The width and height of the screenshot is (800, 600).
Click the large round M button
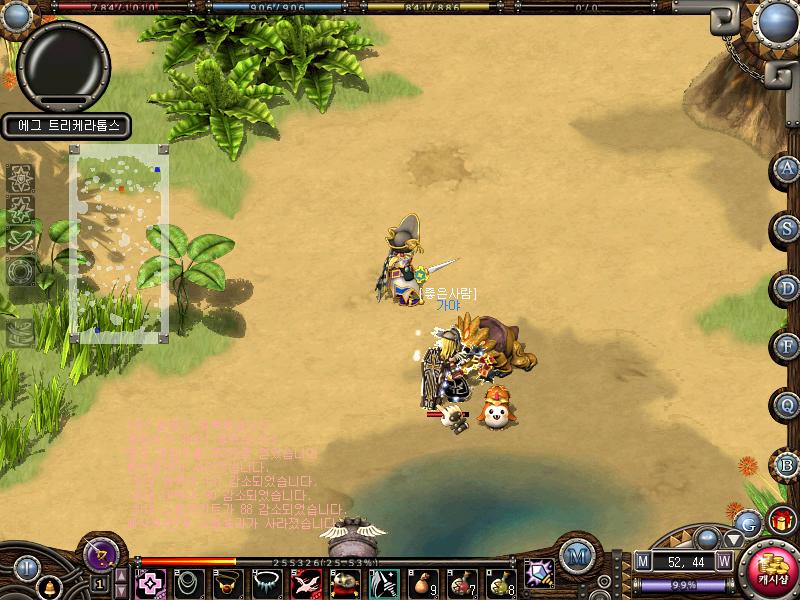[575, 556]
